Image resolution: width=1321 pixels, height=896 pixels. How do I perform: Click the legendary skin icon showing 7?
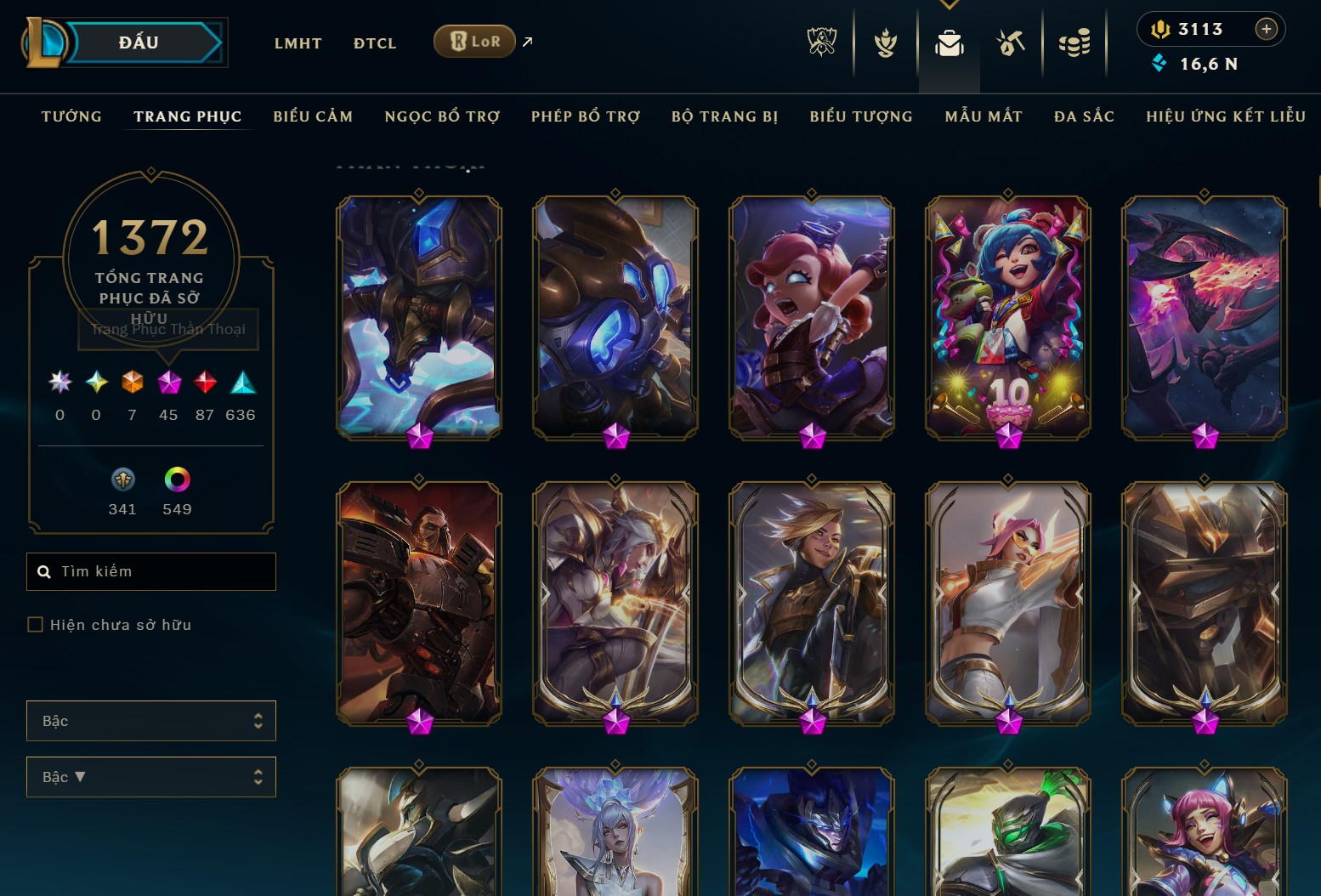(132, 382)
